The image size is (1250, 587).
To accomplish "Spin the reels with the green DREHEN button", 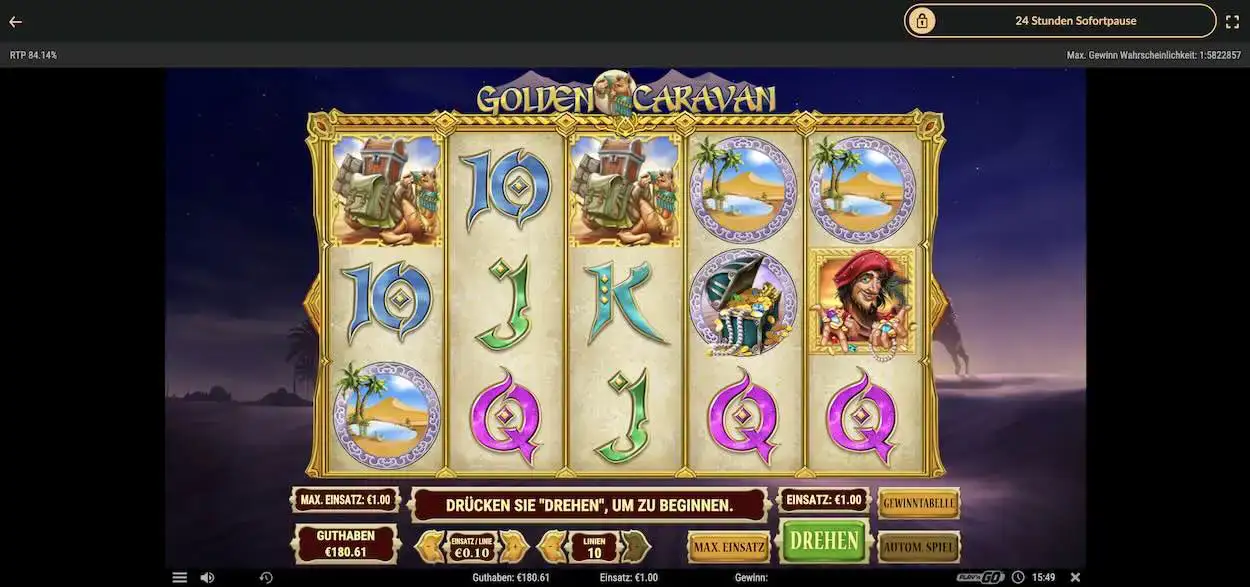I will tap(824, 541).
